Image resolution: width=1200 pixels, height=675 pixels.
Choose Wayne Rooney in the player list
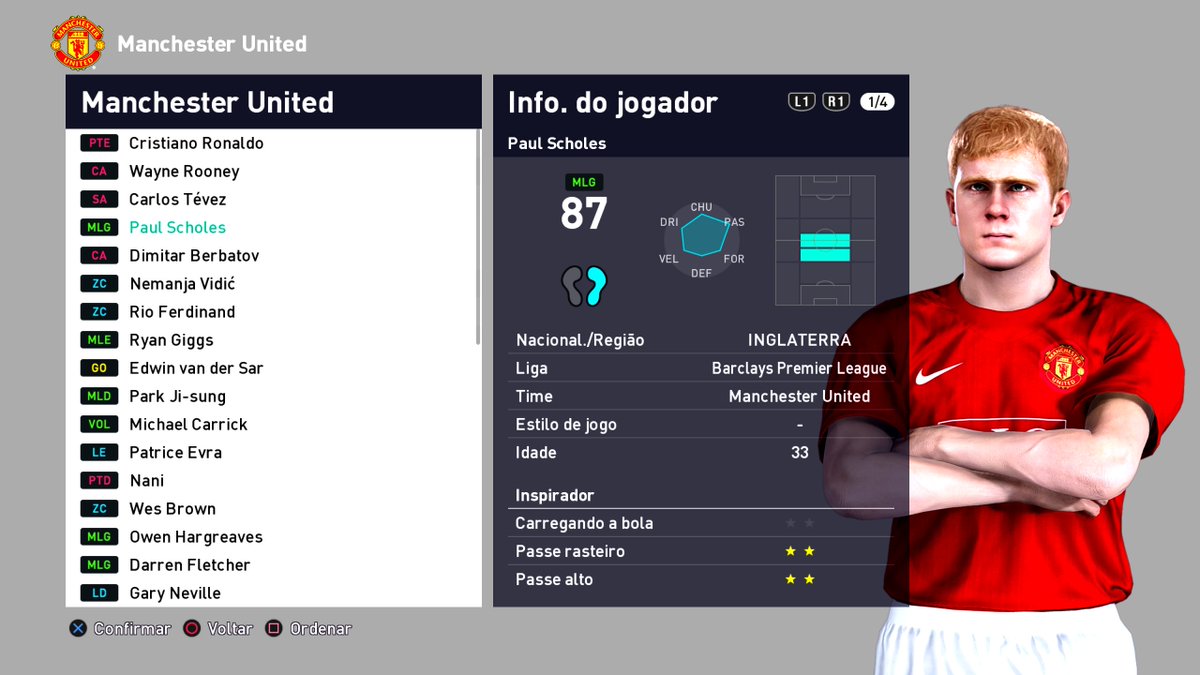coord(184,171)
